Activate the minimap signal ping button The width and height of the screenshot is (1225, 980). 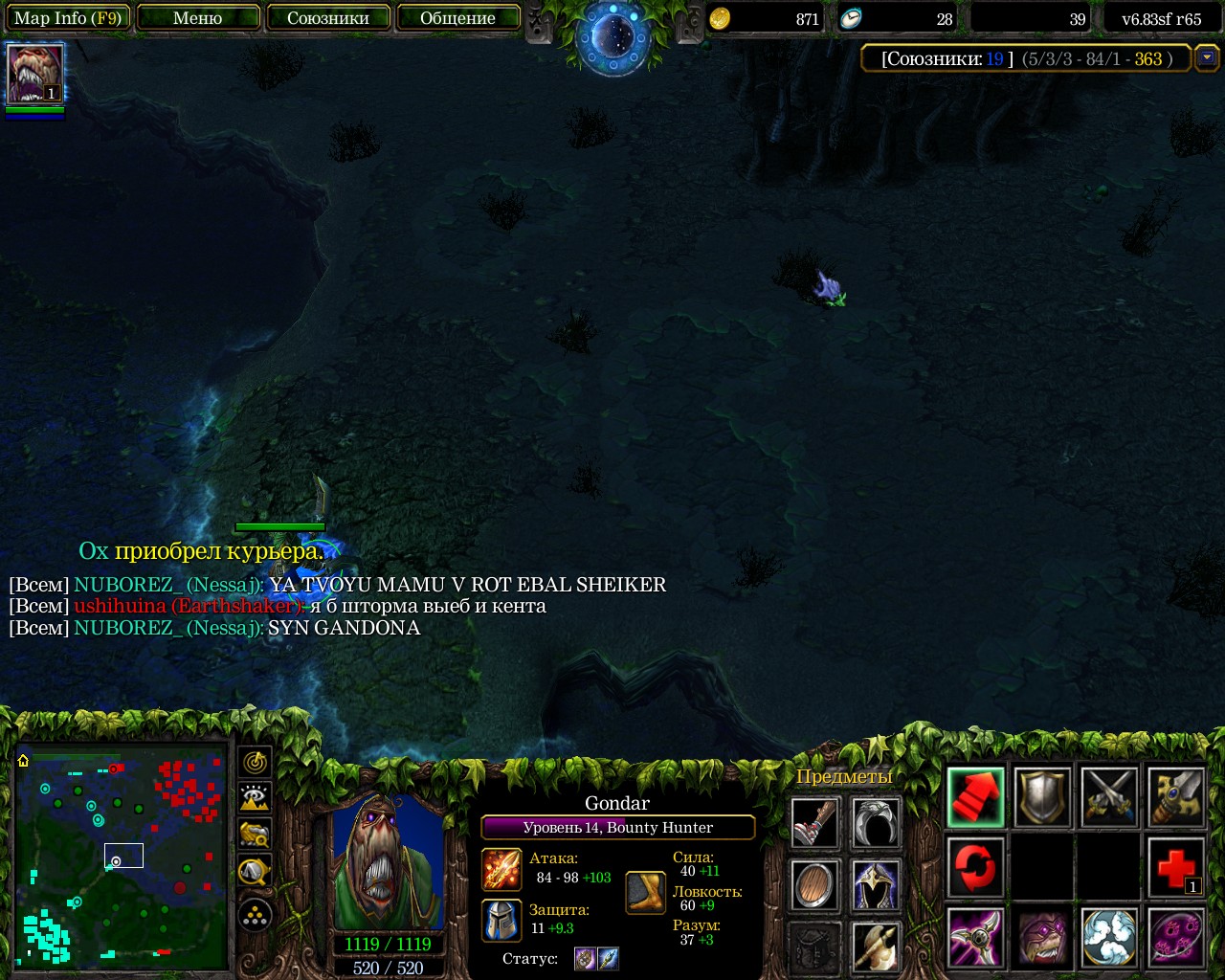pos(255,763)
